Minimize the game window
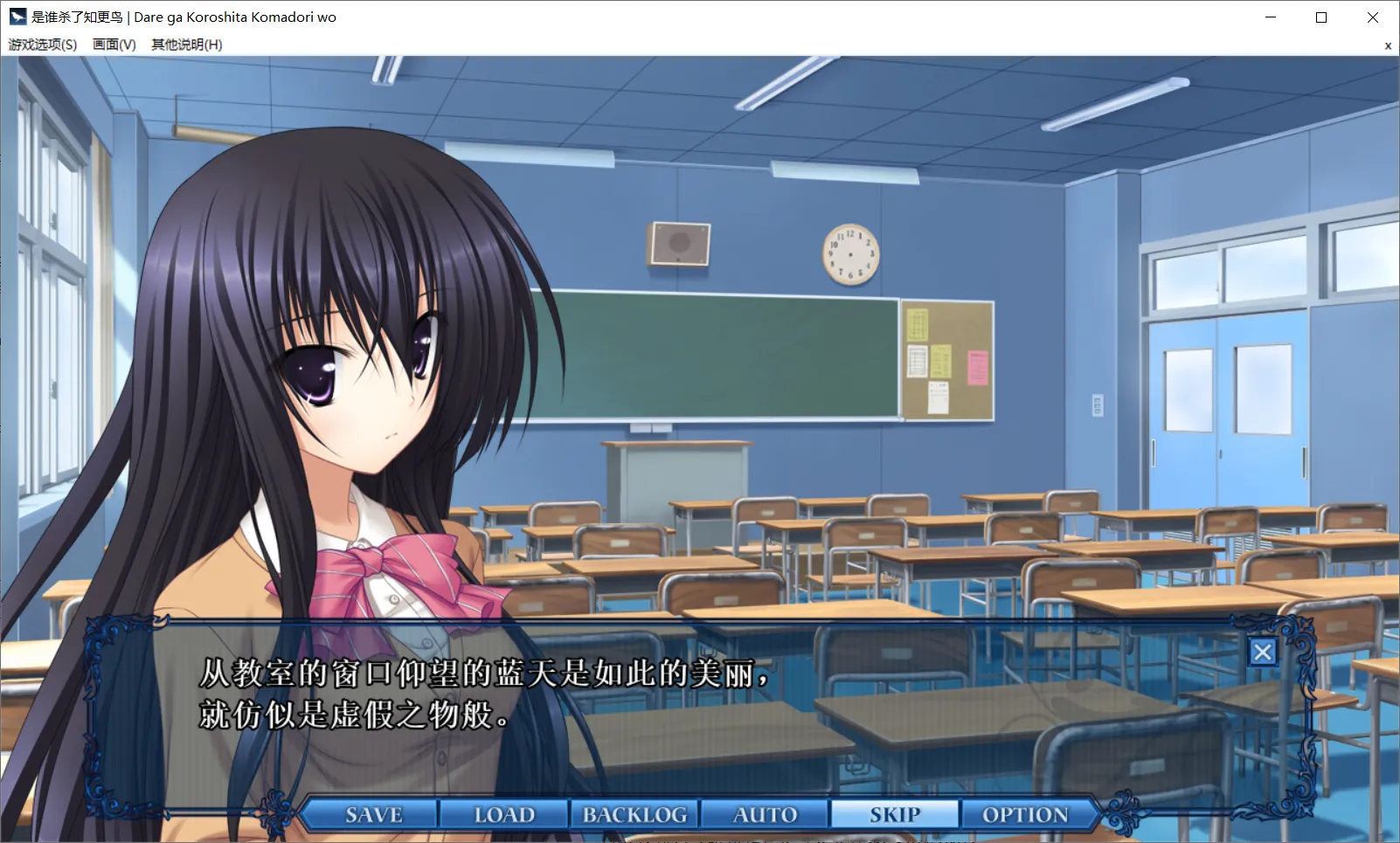The width and height of the screenshot is (1400, 843). tap(1271, 17)
